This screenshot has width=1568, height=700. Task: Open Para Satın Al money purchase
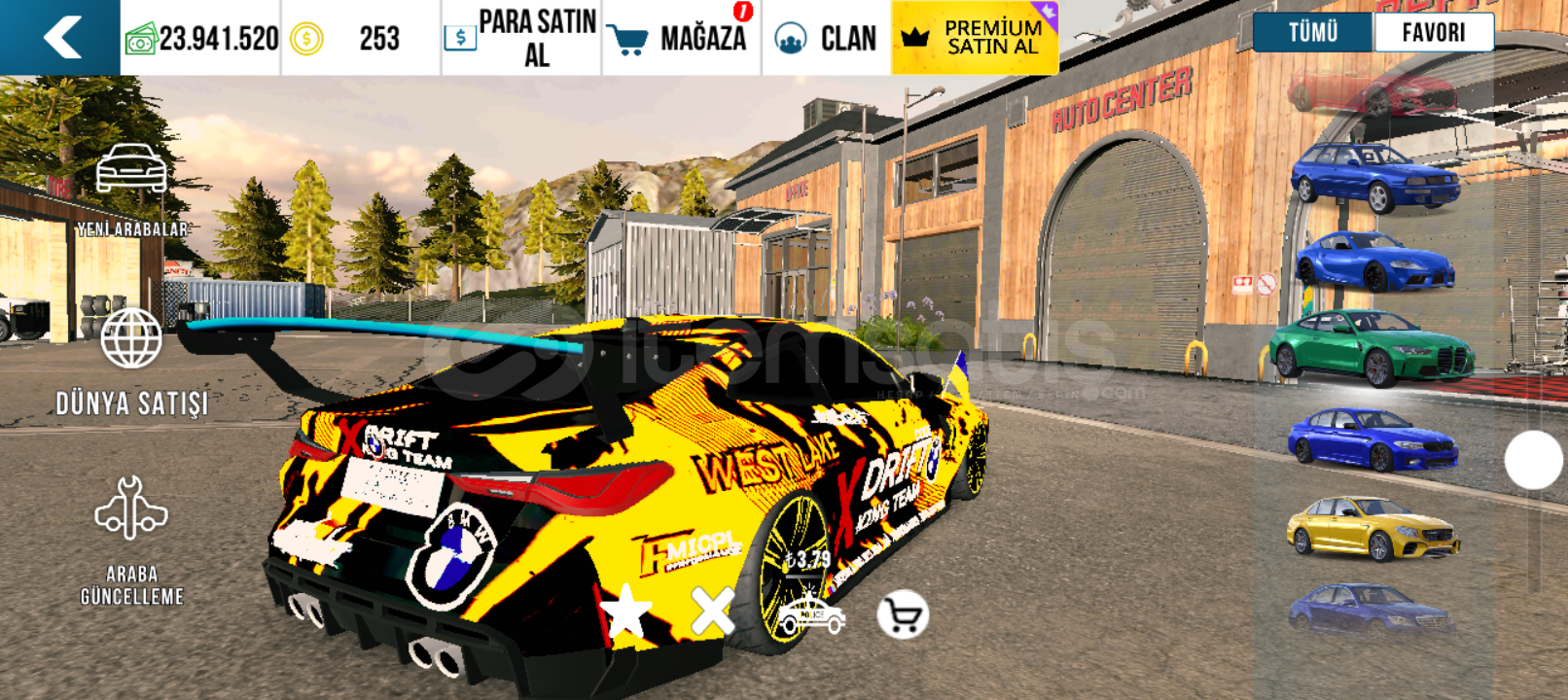coord(521,38)
